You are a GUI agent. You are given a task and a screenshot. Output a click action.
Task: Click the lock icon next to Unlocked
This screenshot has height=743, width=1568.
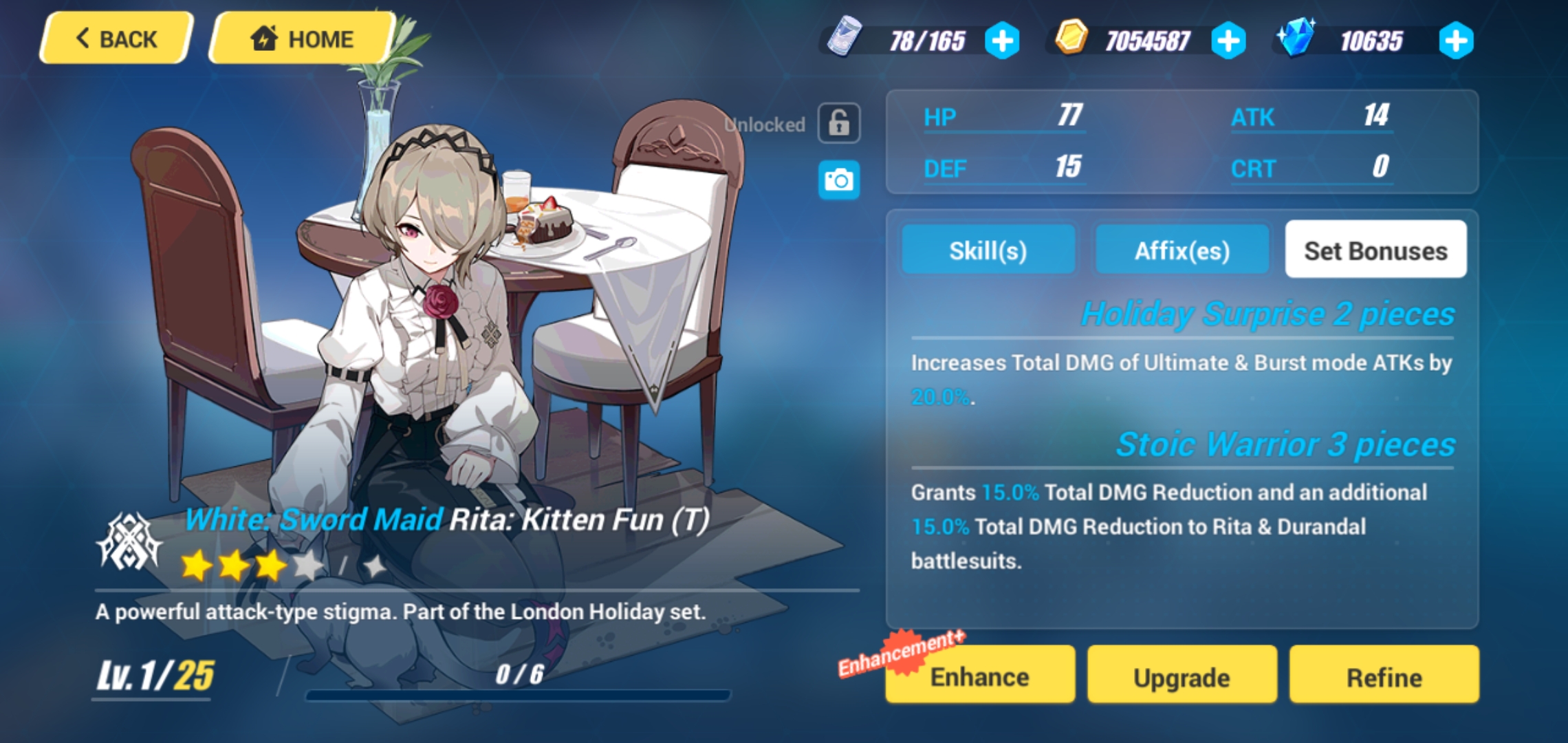tap(838, 122)
